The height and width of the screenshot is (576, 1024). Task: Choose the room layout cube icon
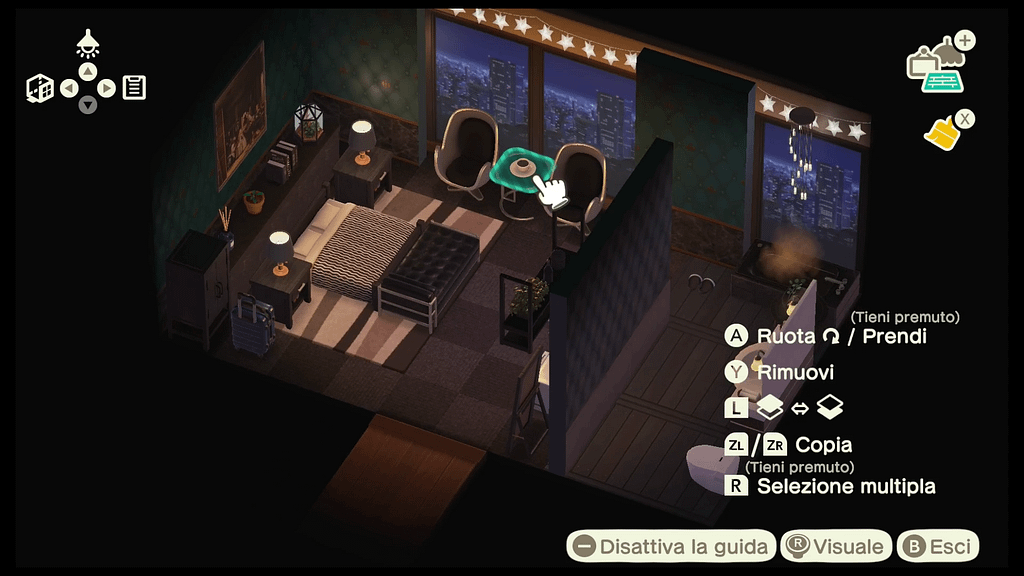coord(40,88)
